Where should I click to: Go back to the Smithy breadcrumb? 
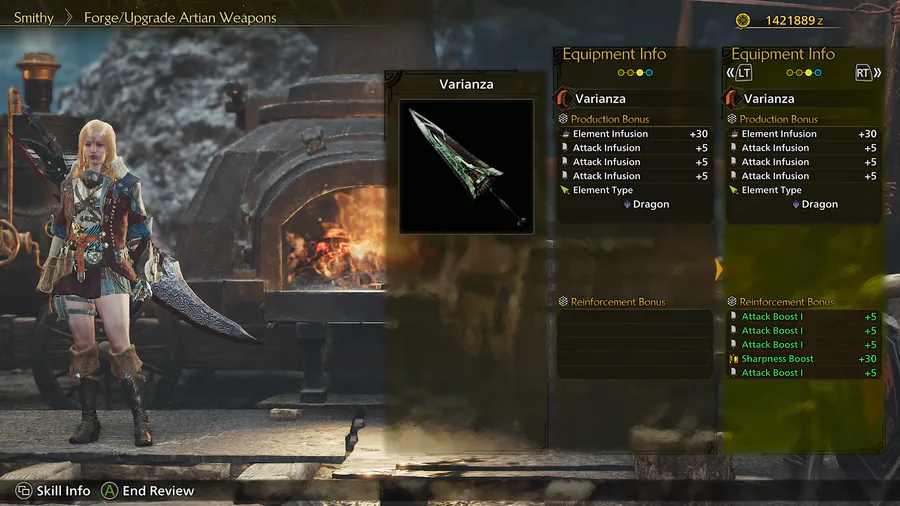coord(34,18)
